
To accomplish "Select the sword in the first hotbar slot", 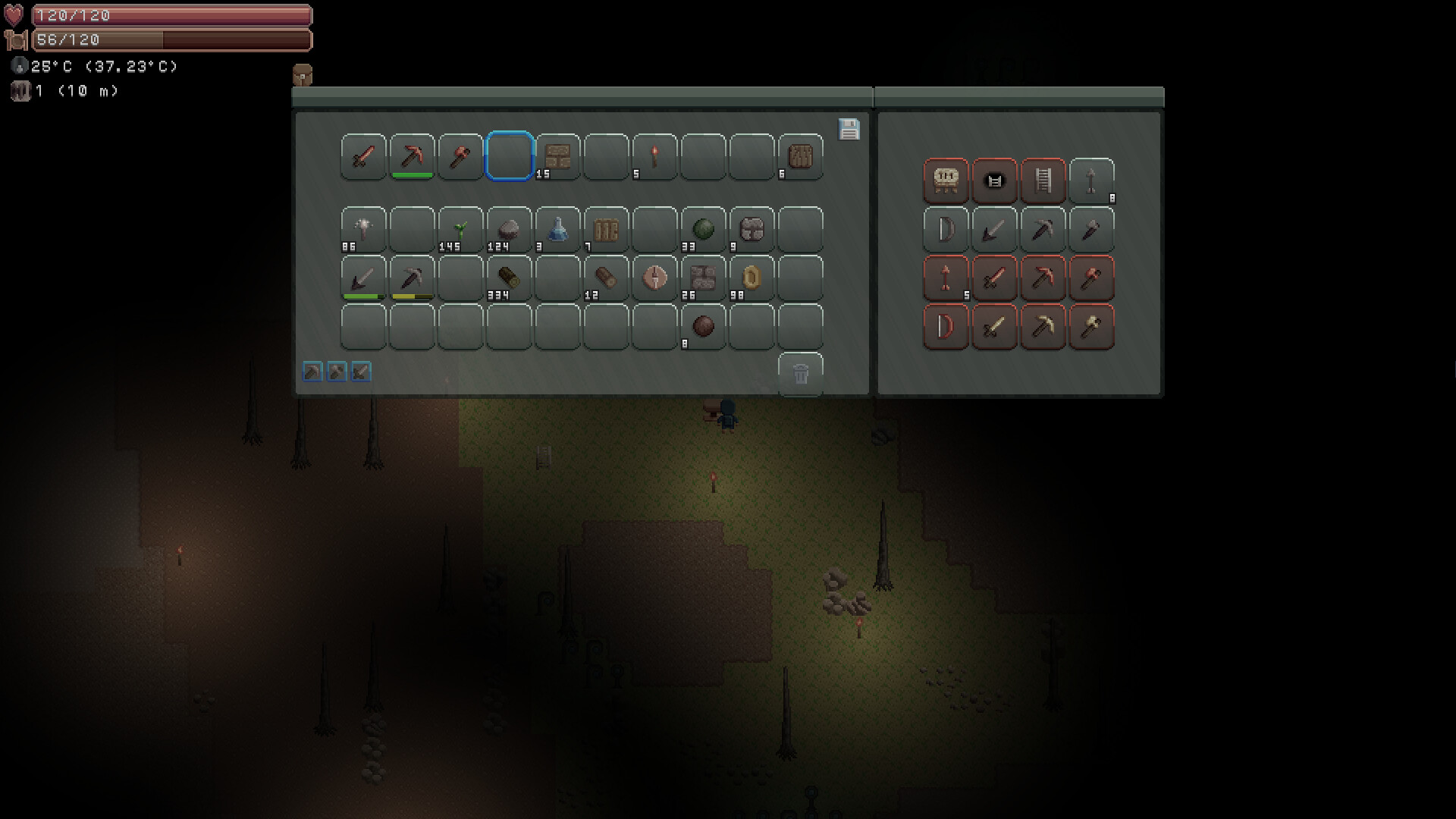I will (362, 157).
